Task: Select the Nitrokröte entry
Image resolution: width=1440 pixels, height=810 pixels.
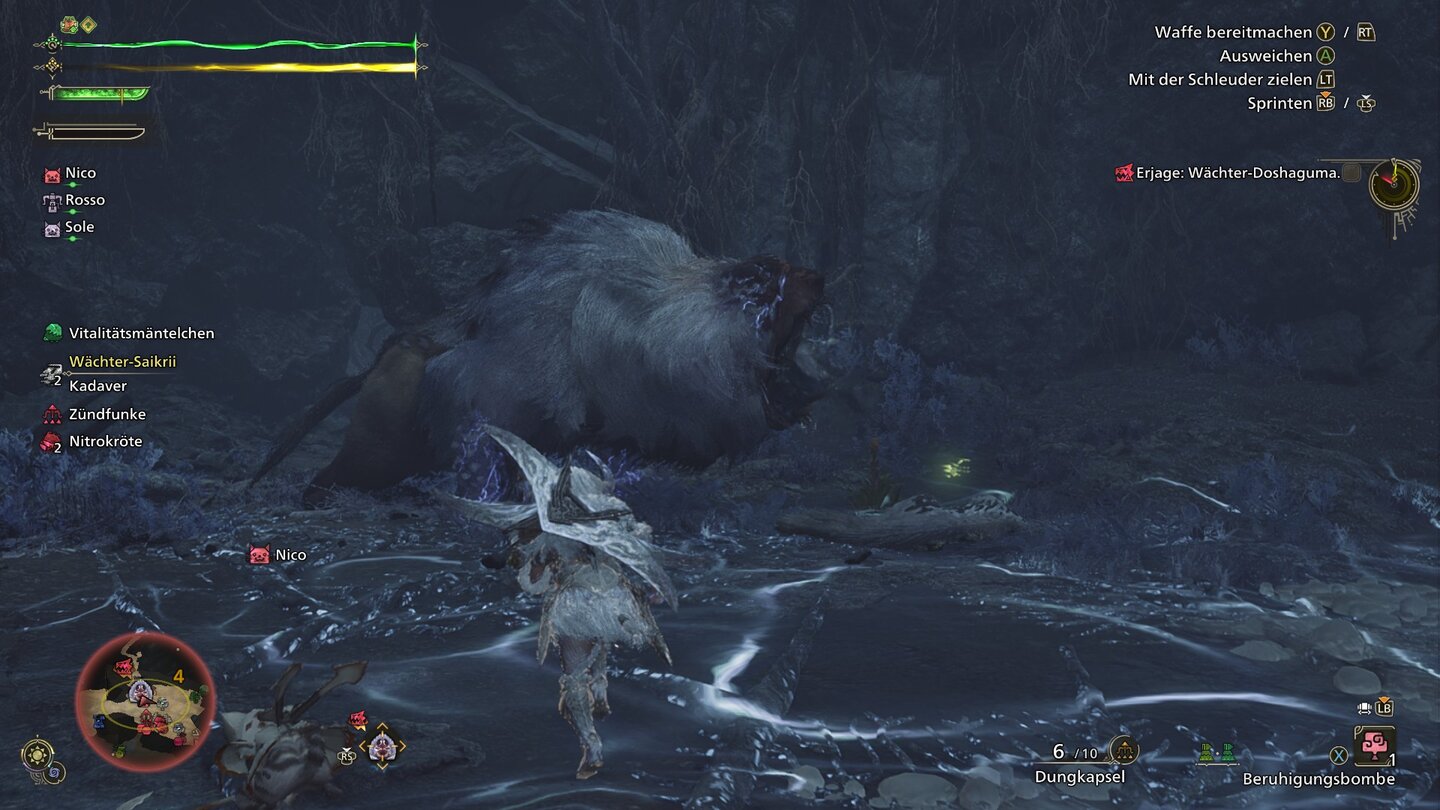Action: pyautogui.click(x=105, y=441)
